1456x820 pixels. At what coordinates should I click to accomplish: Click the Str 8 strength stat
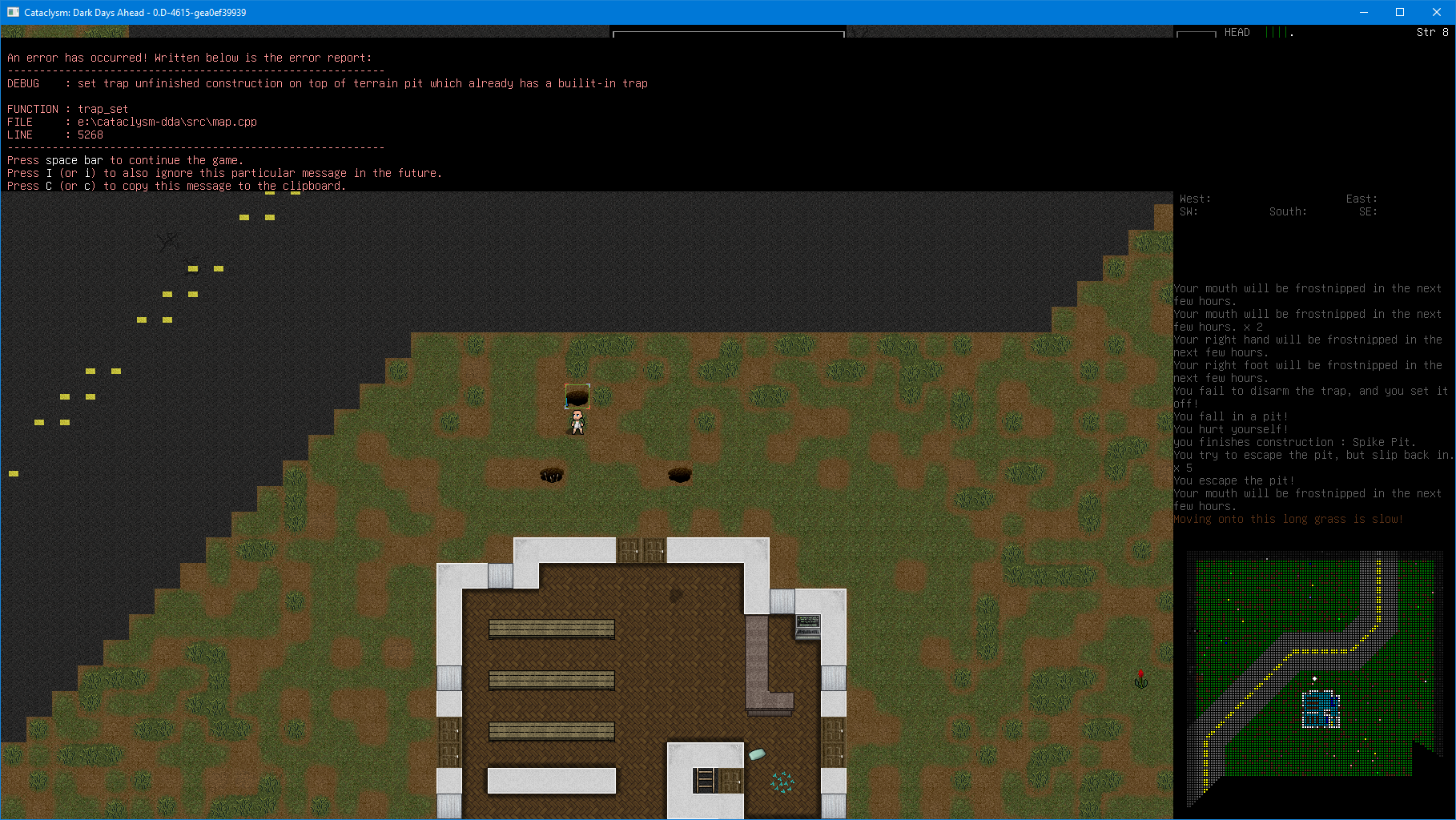pos(1430,32)
